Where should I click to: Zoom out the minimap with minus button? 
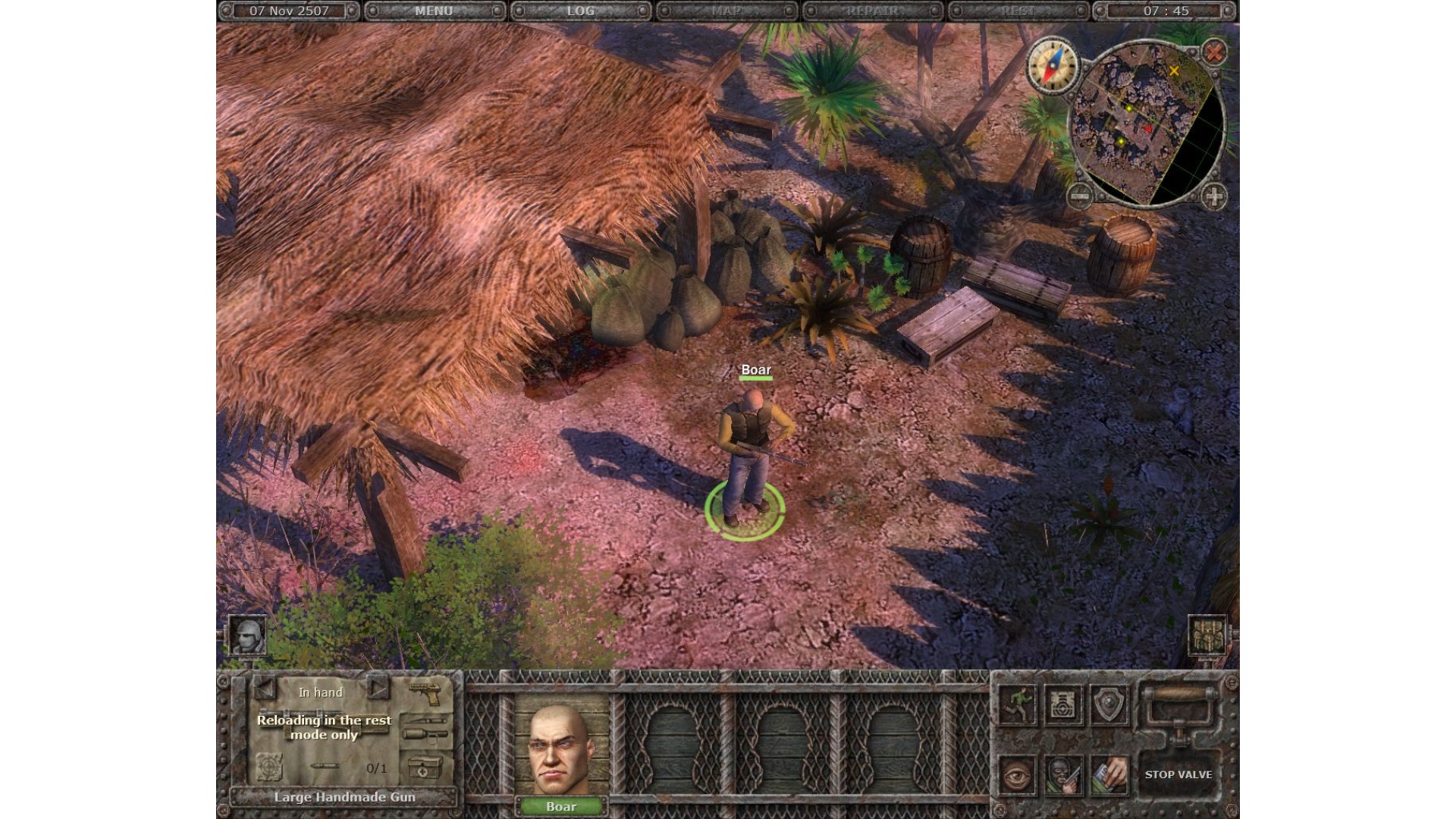click(1080, 196)
